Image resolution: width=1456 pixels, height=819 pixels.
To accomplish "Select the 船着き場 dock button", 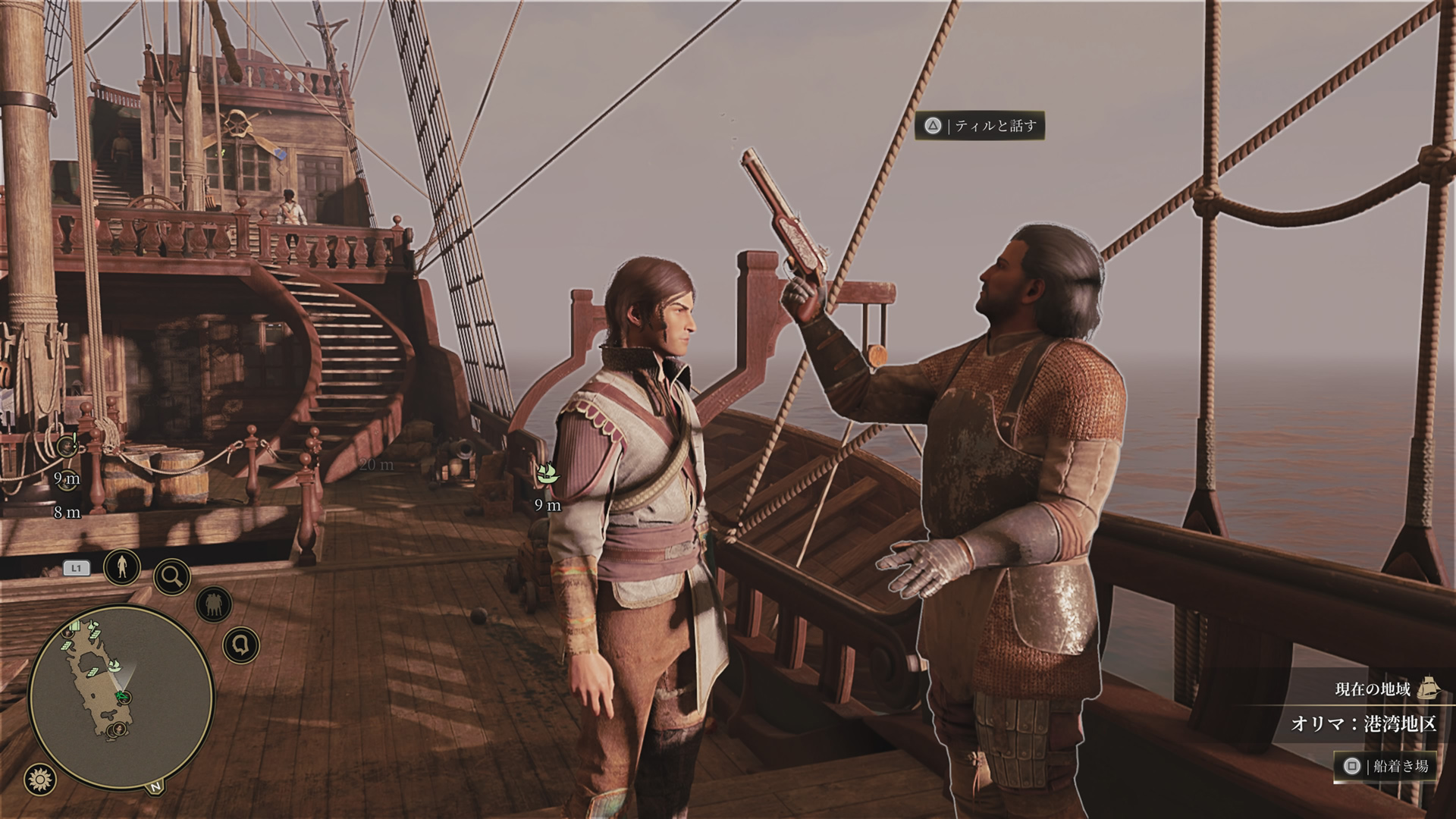I will (1385, 766).
